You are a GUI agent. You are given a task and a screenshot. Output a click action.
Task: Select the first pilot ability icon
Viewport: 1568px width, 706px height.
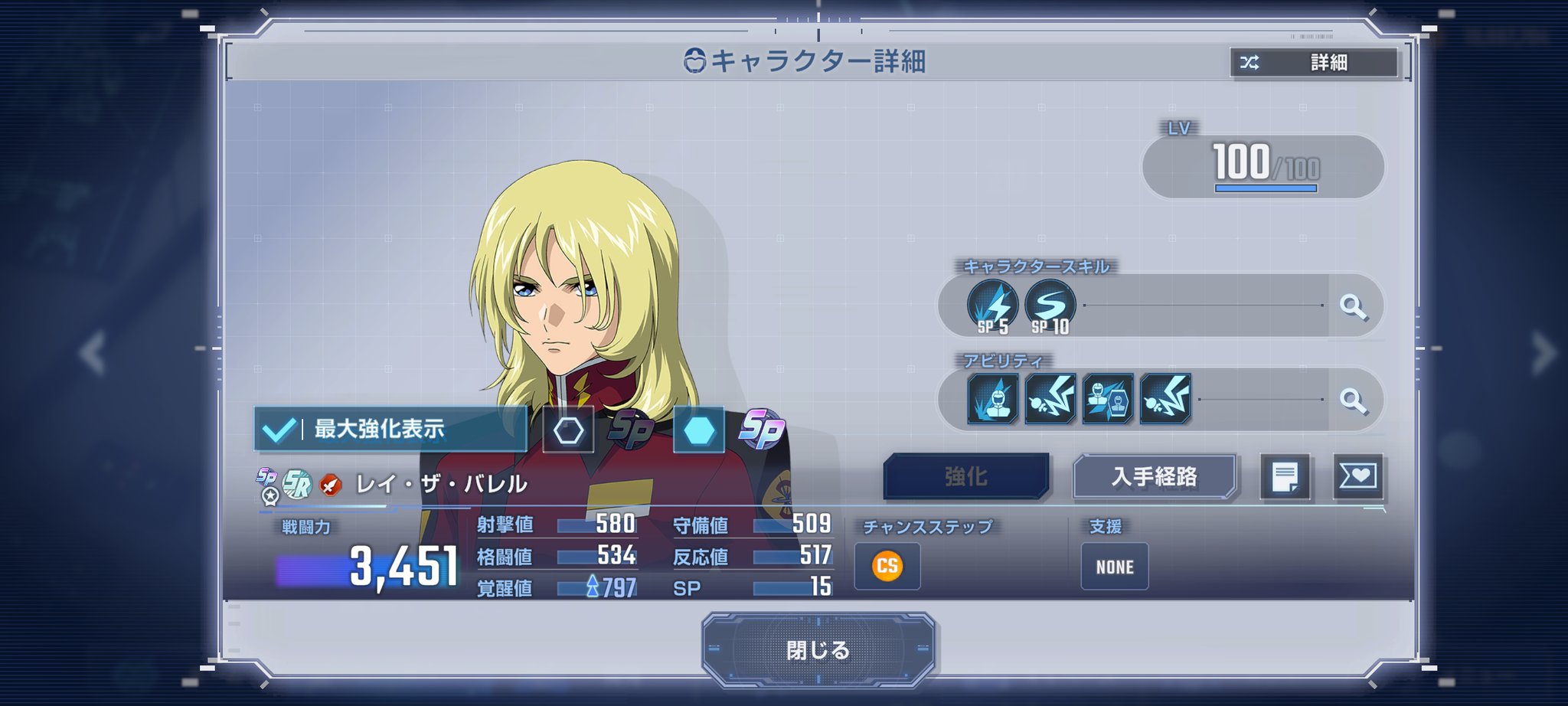[993, 399]
